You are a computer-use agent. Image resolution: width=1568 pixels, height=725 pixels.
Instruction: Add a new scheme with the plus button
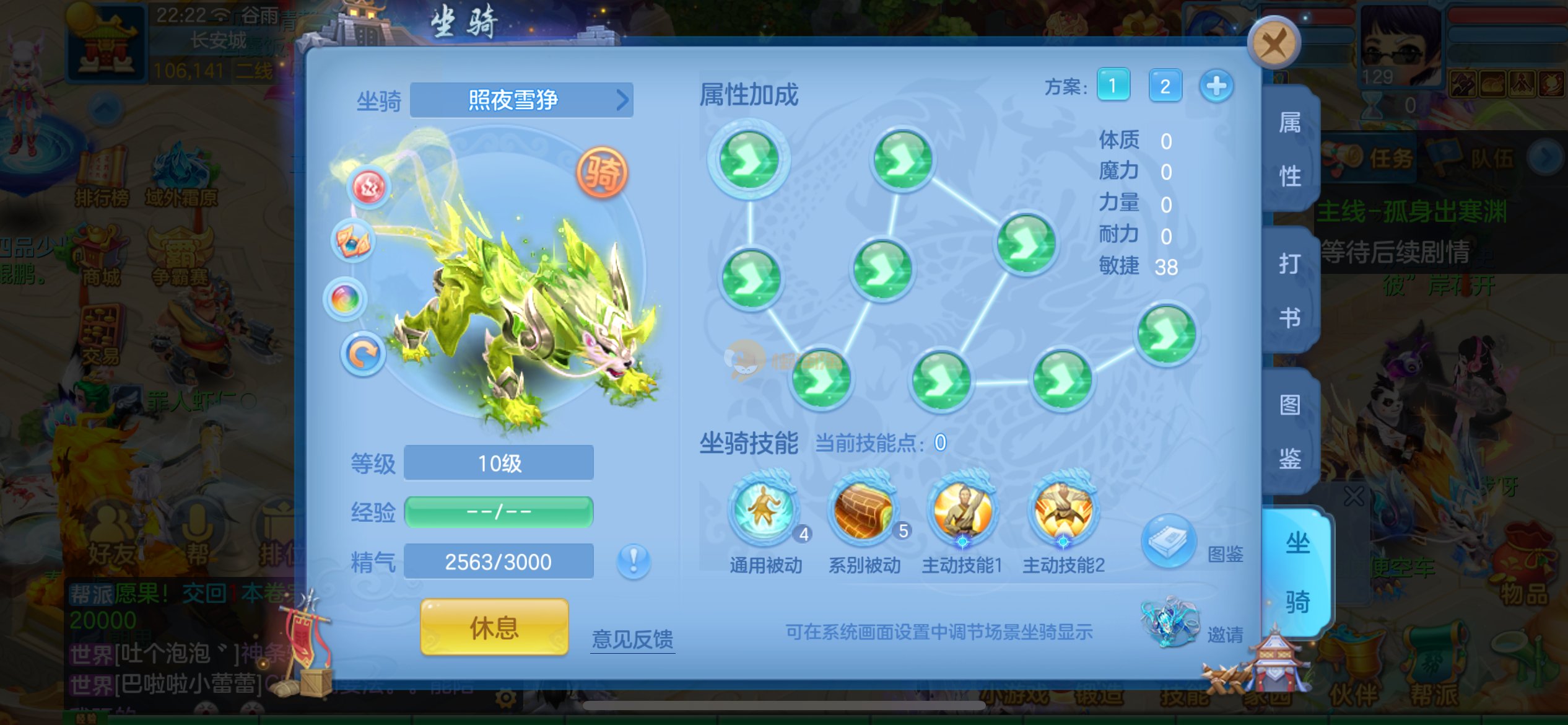tap(1216, 86)
